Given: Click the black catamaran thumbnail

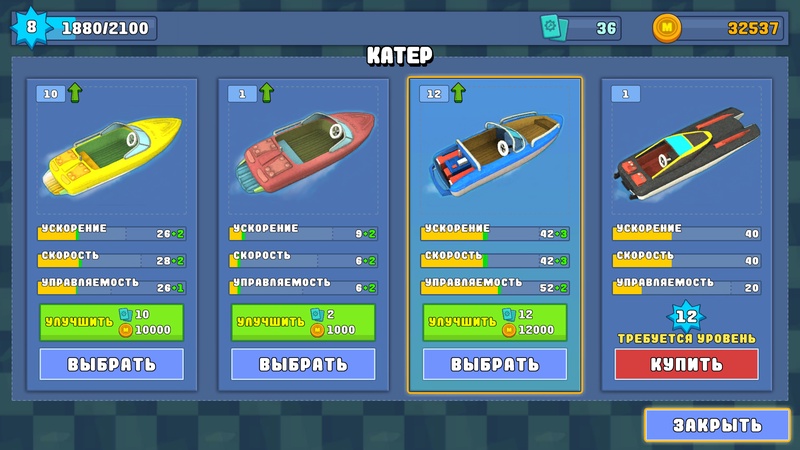Looking at the screenshot, I should pyautogui.click(x=686, y=155).
